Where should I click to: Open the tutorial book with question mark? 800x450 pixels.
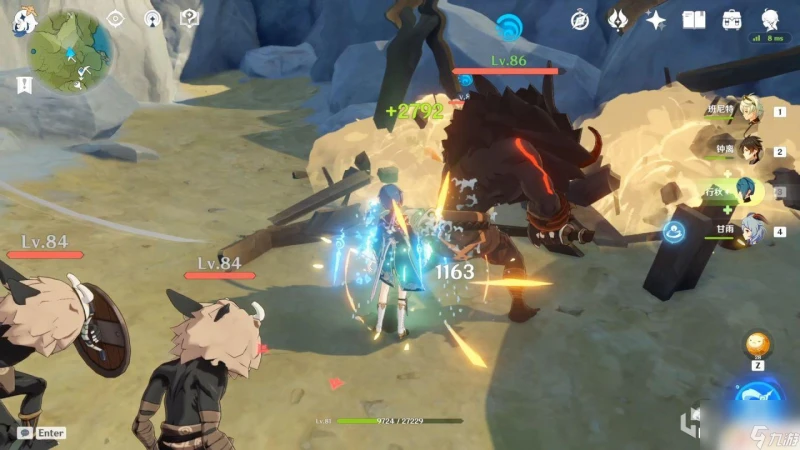point(189,18)
